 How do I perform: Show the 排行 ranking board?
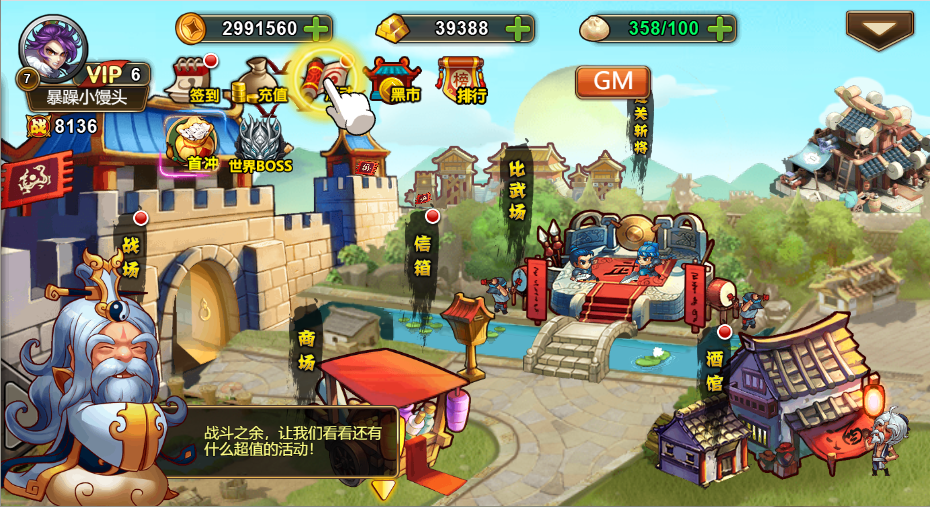point(461,80)
